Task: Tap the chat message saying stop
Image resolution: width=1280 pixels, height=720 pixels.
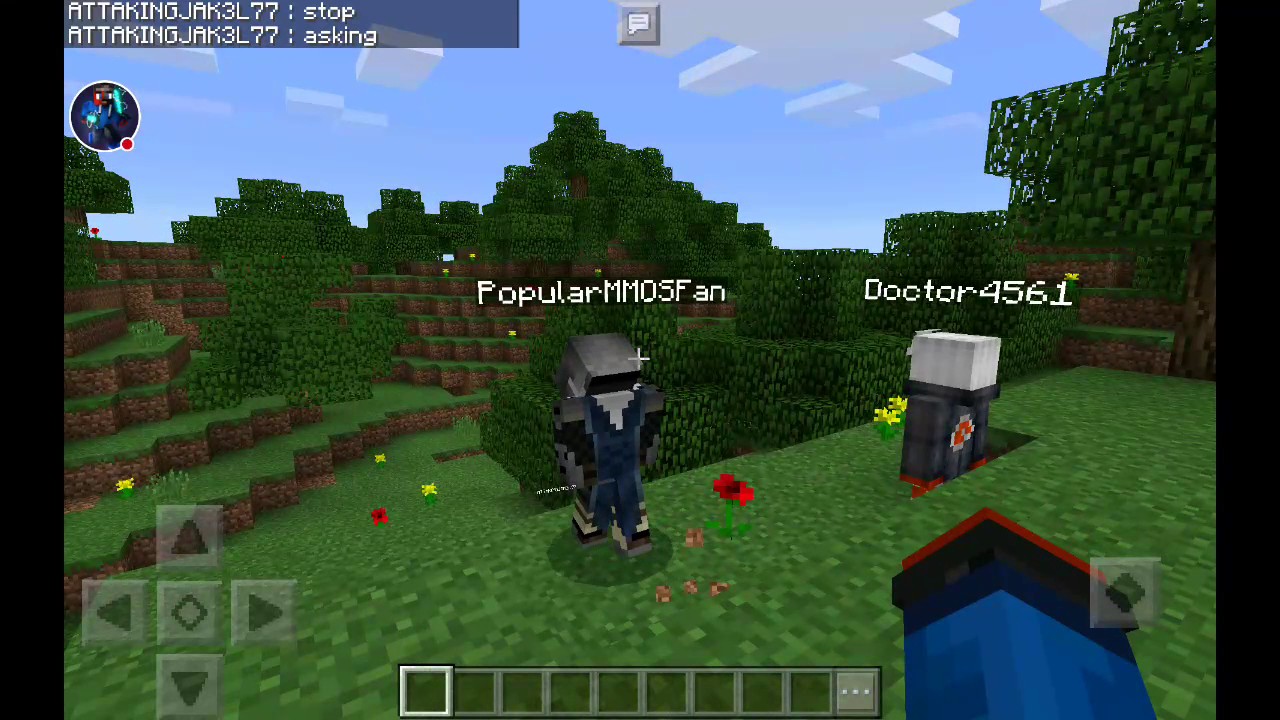Action: point(329,11)
